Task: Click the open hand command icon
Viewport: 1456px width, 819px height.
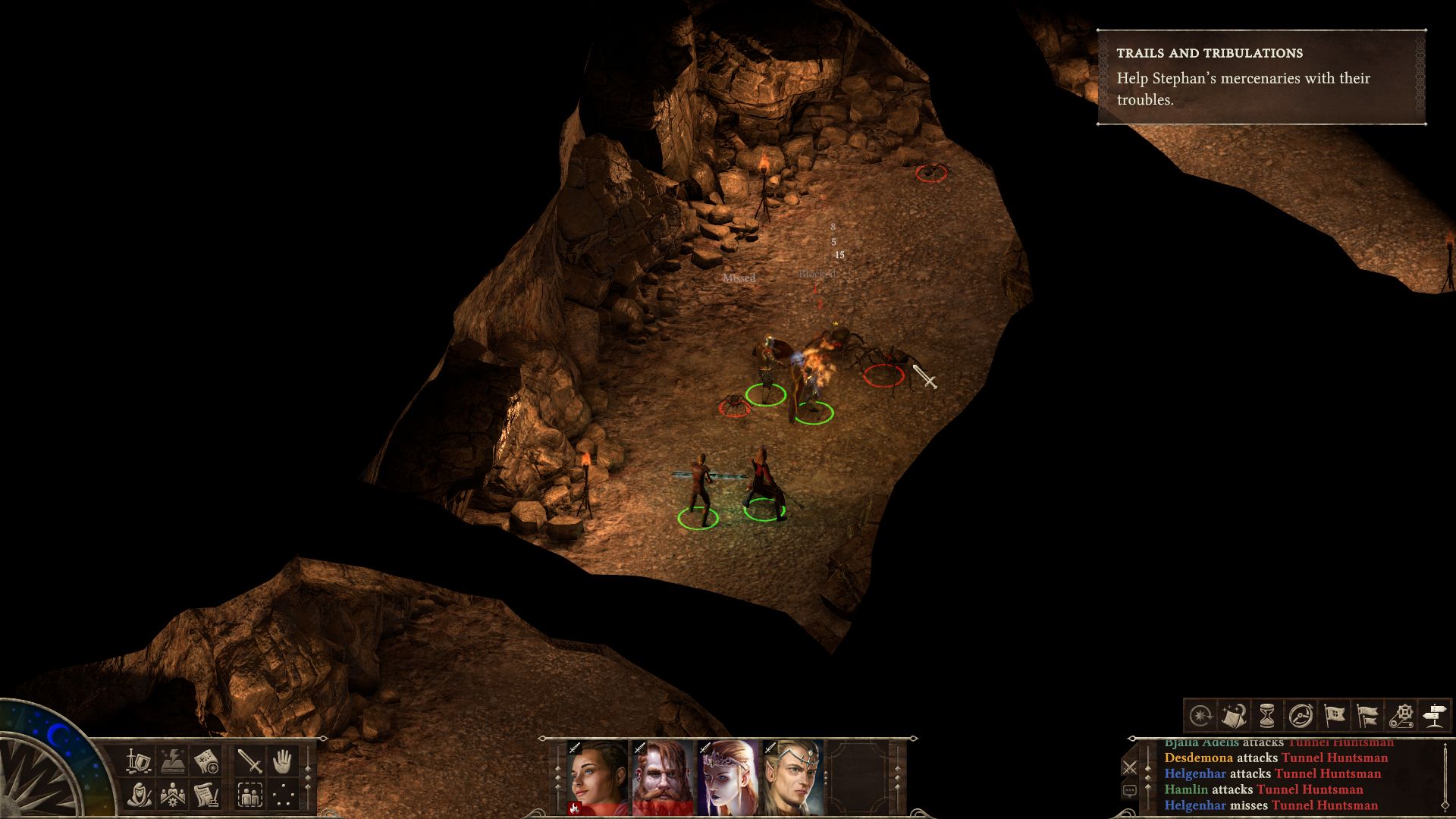Action: pos(283,760)
